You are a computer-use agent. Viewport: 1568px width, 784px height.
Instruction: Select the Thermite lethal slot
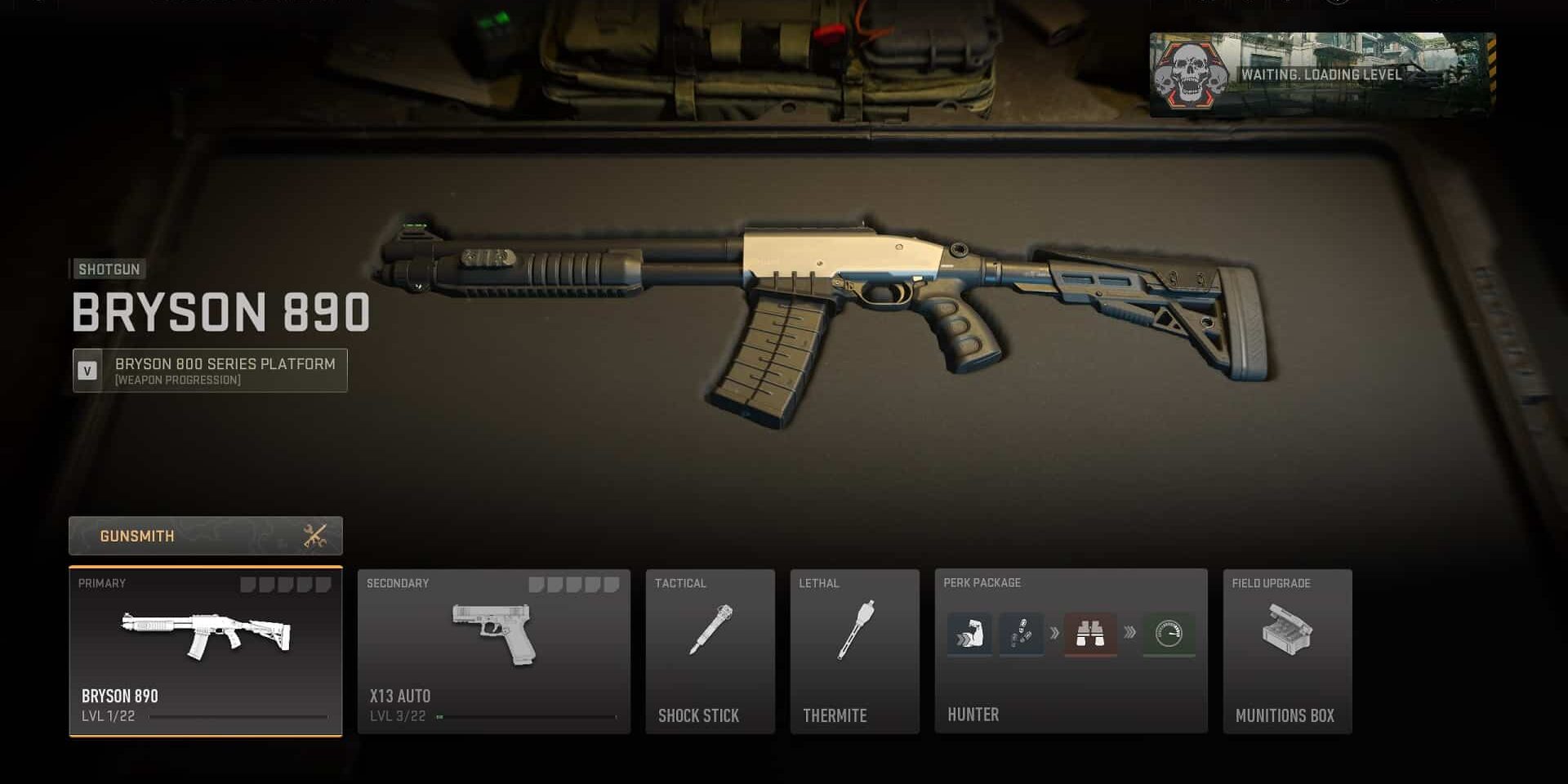(854, 652)
